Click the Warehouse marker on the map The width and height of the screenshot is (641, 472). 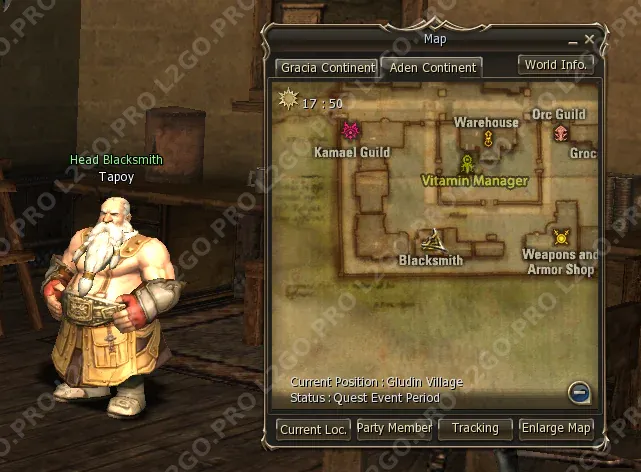pyautogui.click(x=488, y=138)
